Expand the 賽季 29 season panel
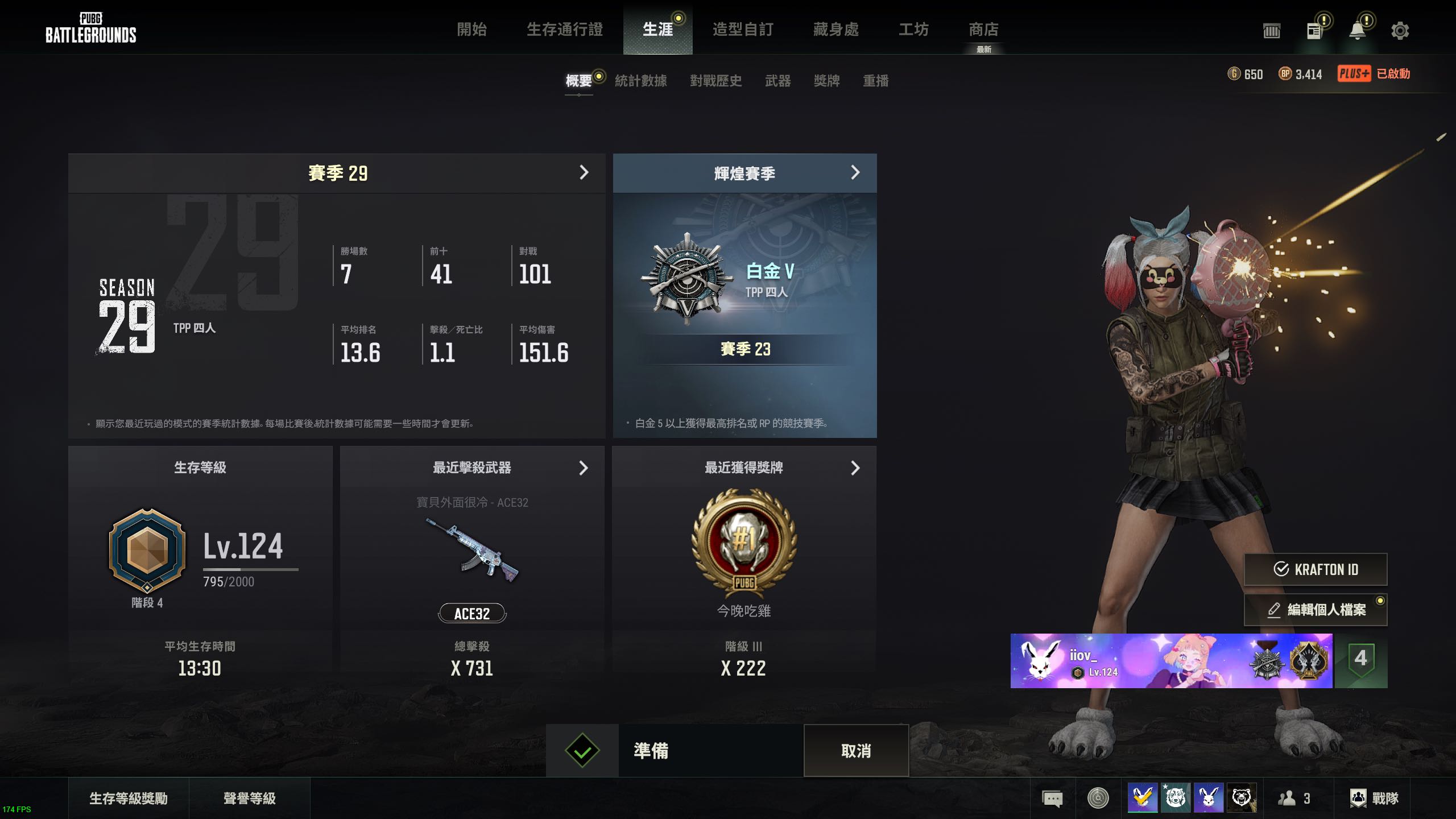The height and width of the screenshot is (819, 1456). click(584, 173)
